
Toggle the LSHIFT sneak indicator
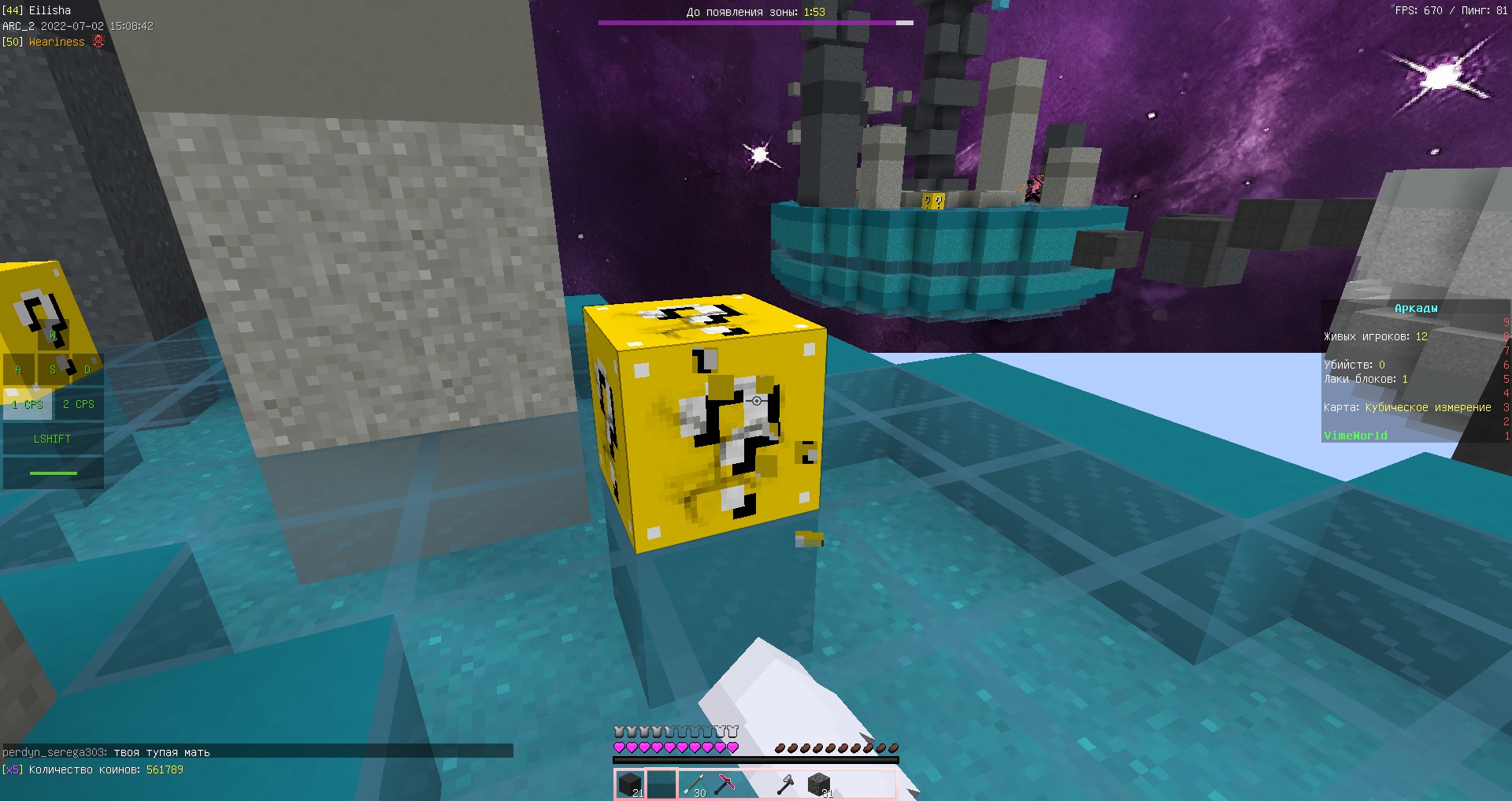(52, 439)
